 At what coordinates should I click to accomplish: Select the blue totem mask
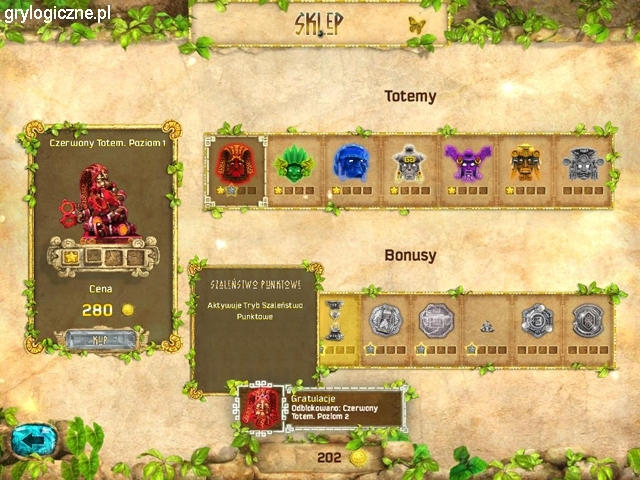click(351, 164)
